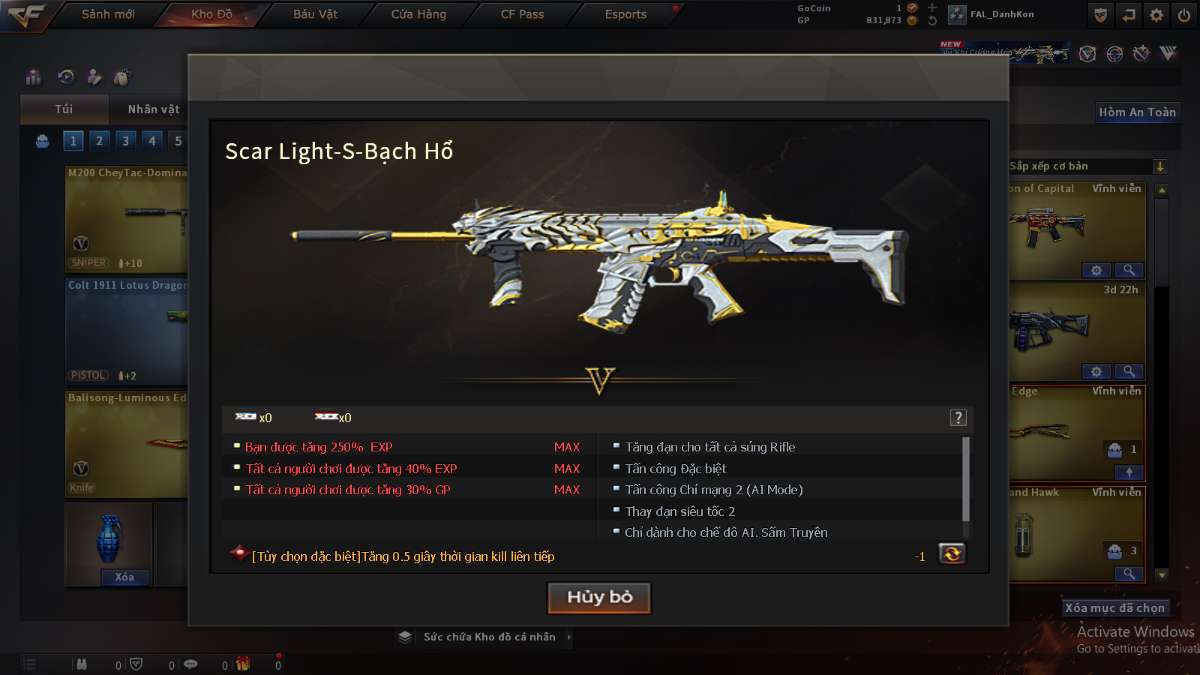
Task: Open the CF Pass tab
Action: click(522, 14)
